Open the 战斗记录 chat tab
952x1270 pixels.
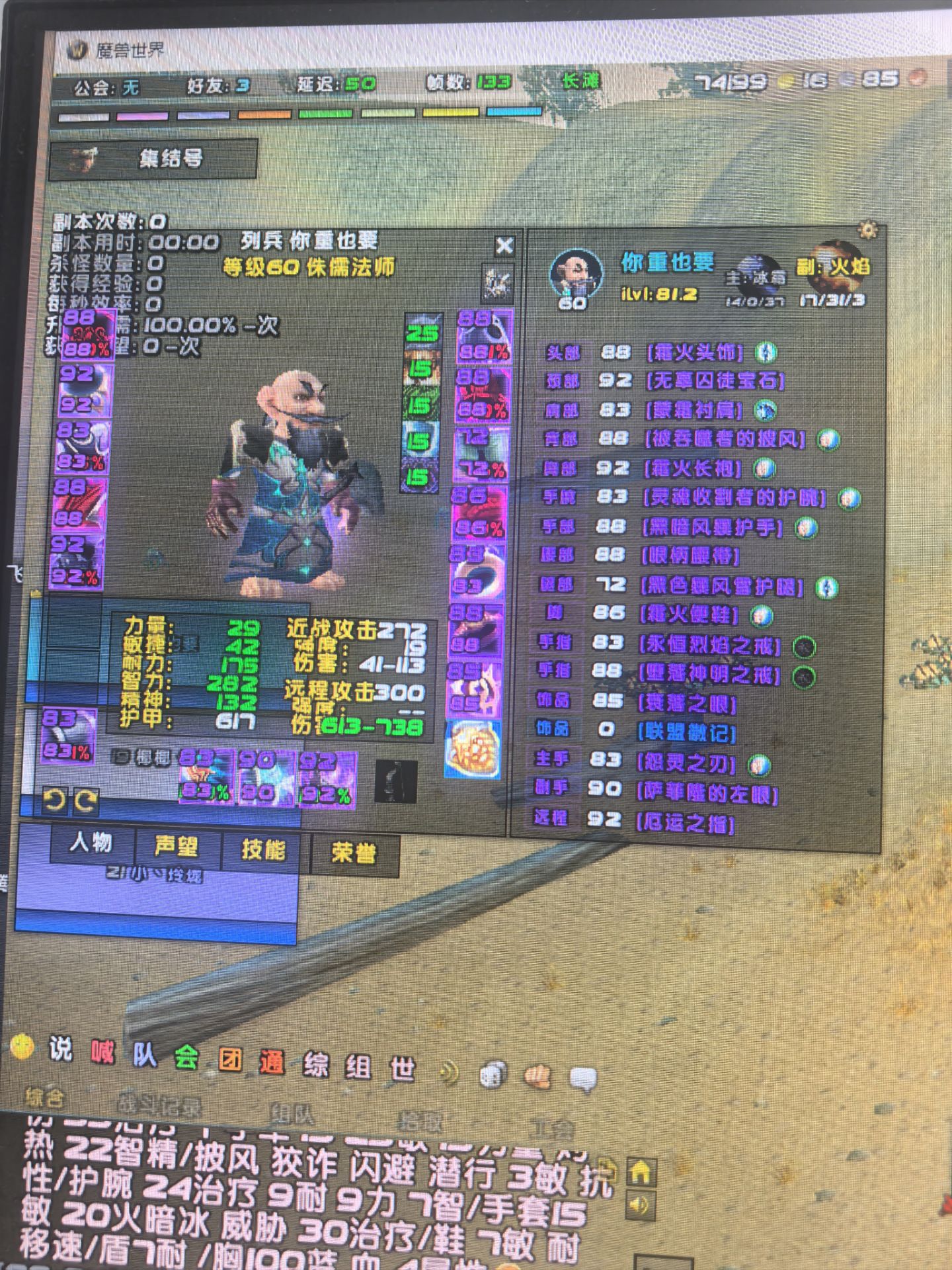point(159,1103)
